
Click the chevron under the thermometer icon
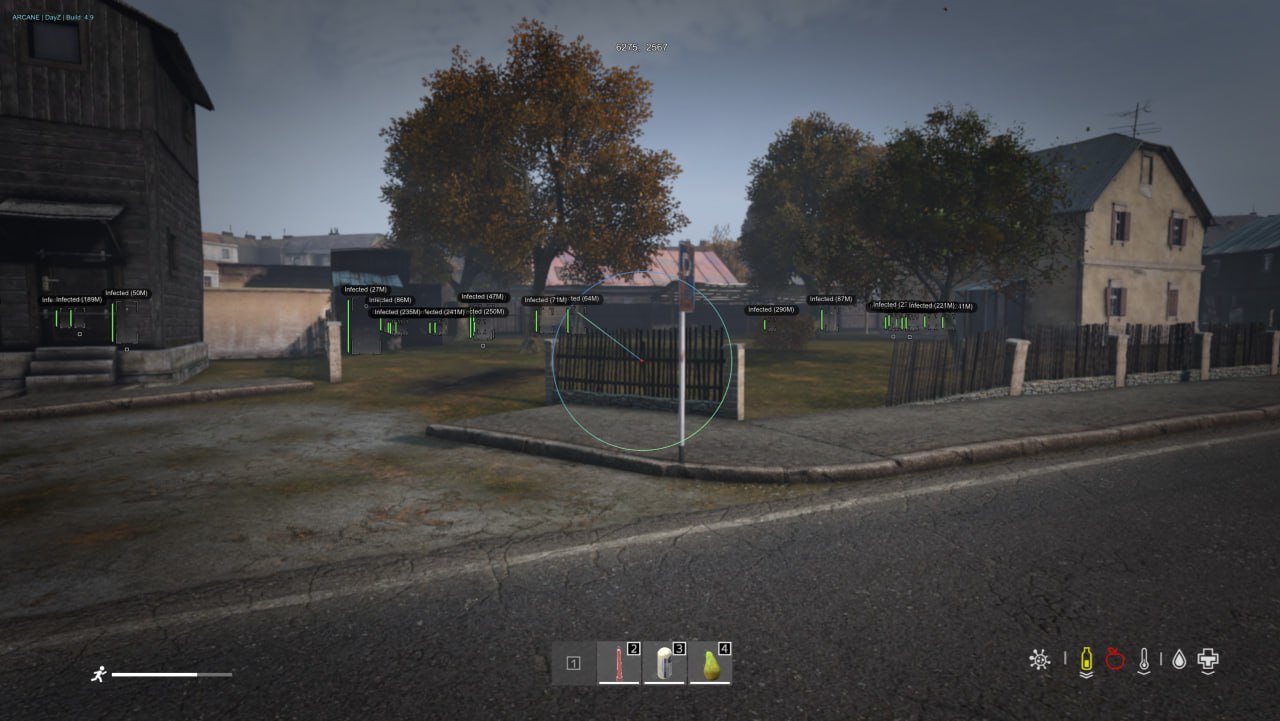(1145, 672)
